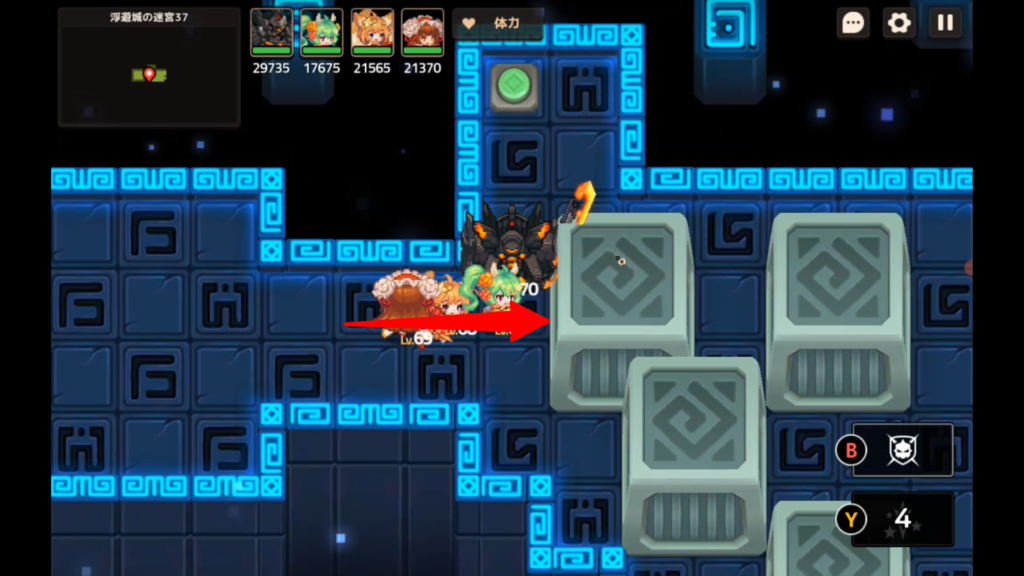
Task: Open the chat speech bubble
Action: 853,23
